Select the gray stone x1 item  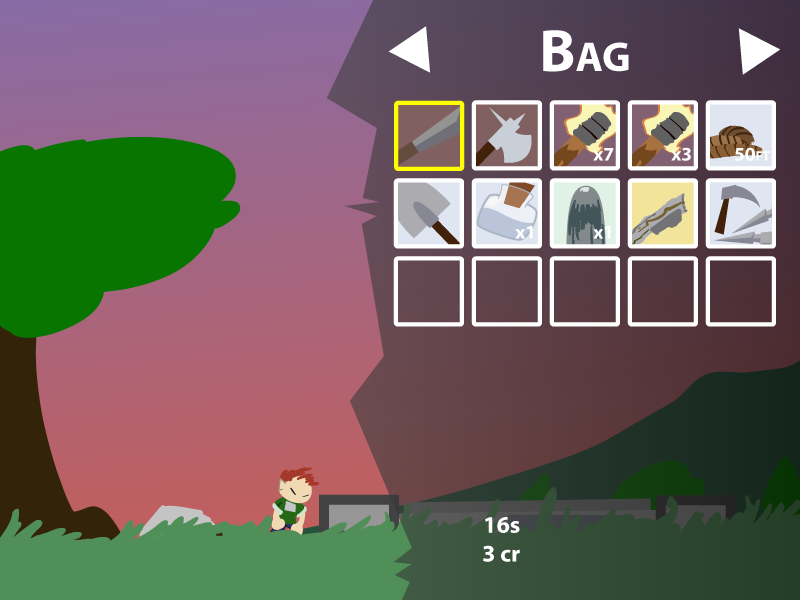585,214
